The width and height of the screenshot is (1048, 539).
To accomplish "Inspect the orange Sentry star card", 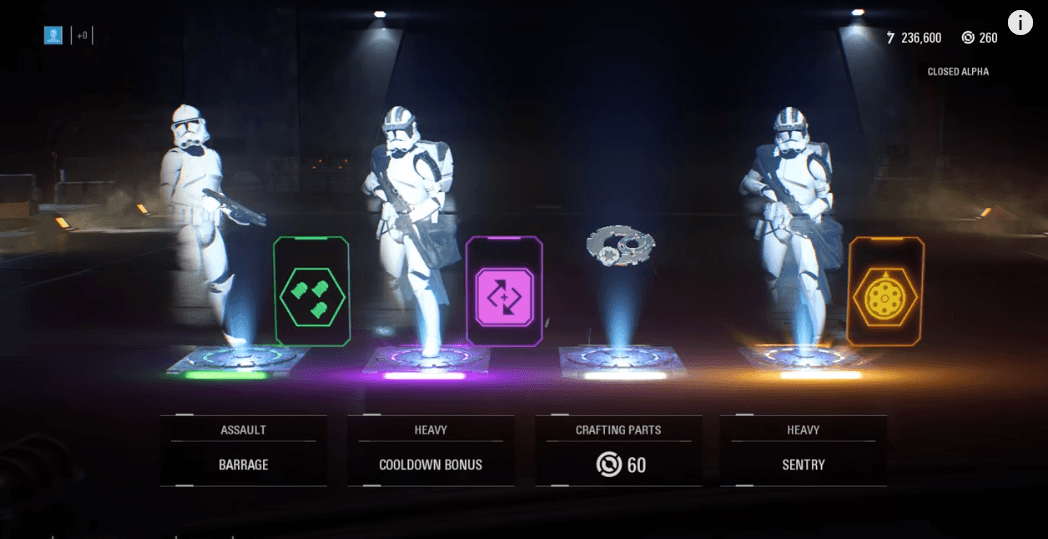I will pyautogui.click(x=885, y=291).
